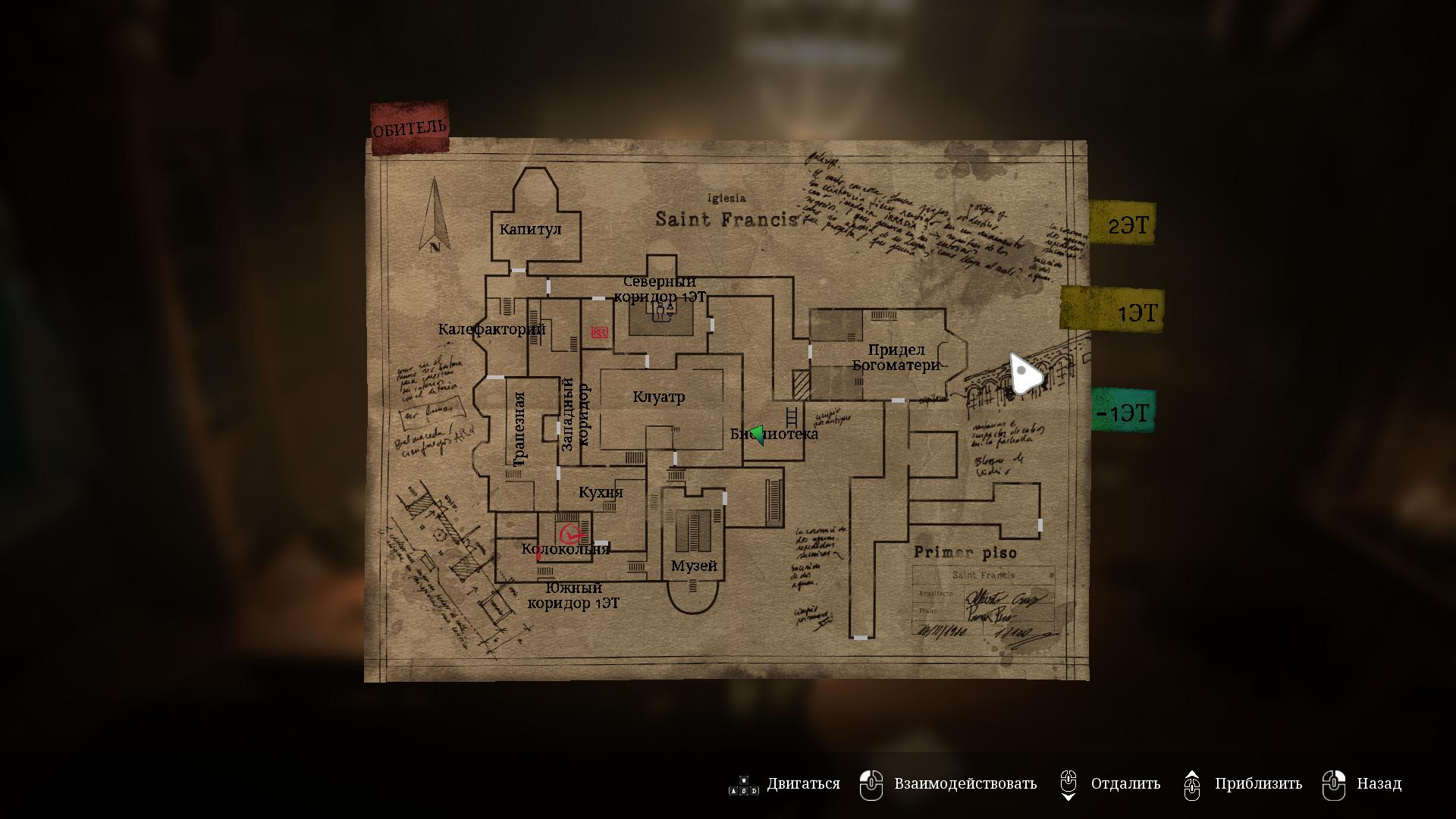Select the green player arrow marker
Screen dimensions: 1456x819
click(756, 435)
